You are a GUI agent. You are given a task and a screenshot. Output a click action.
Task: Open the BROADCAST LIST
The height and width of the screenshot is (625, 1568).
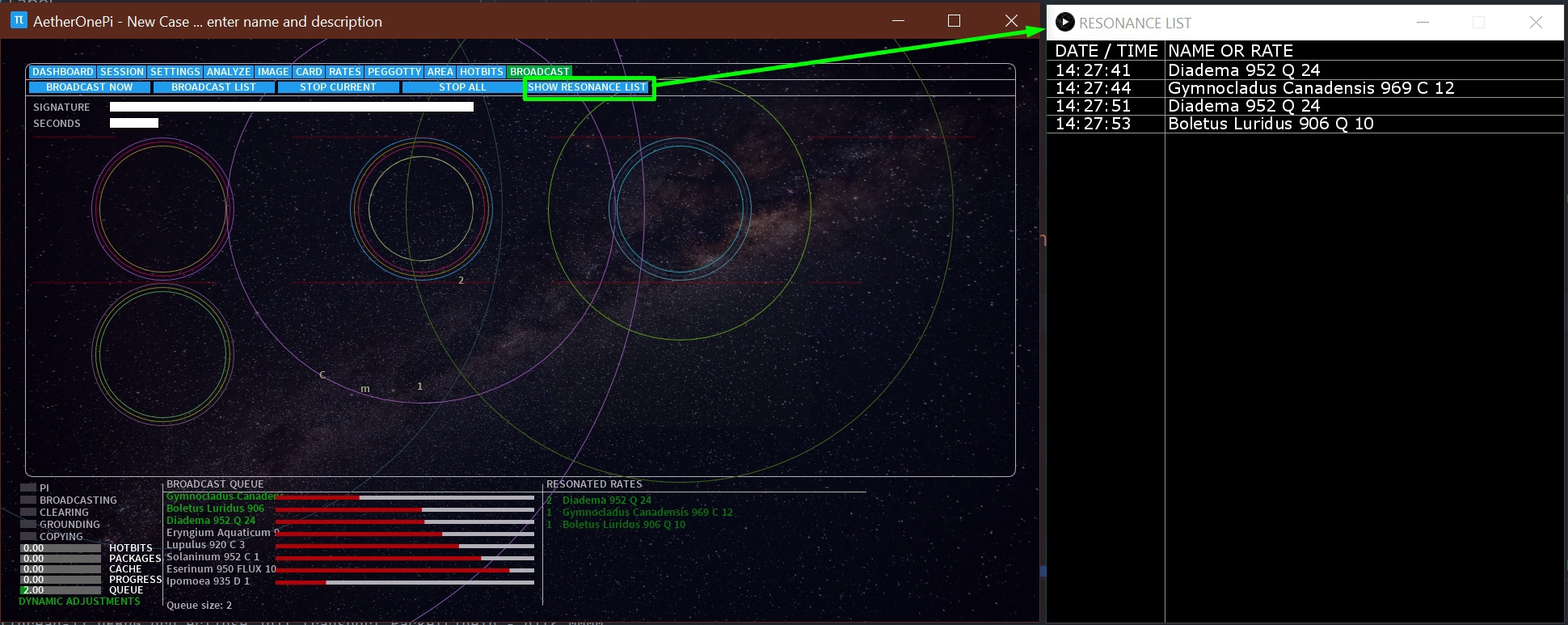click(213, 87)
